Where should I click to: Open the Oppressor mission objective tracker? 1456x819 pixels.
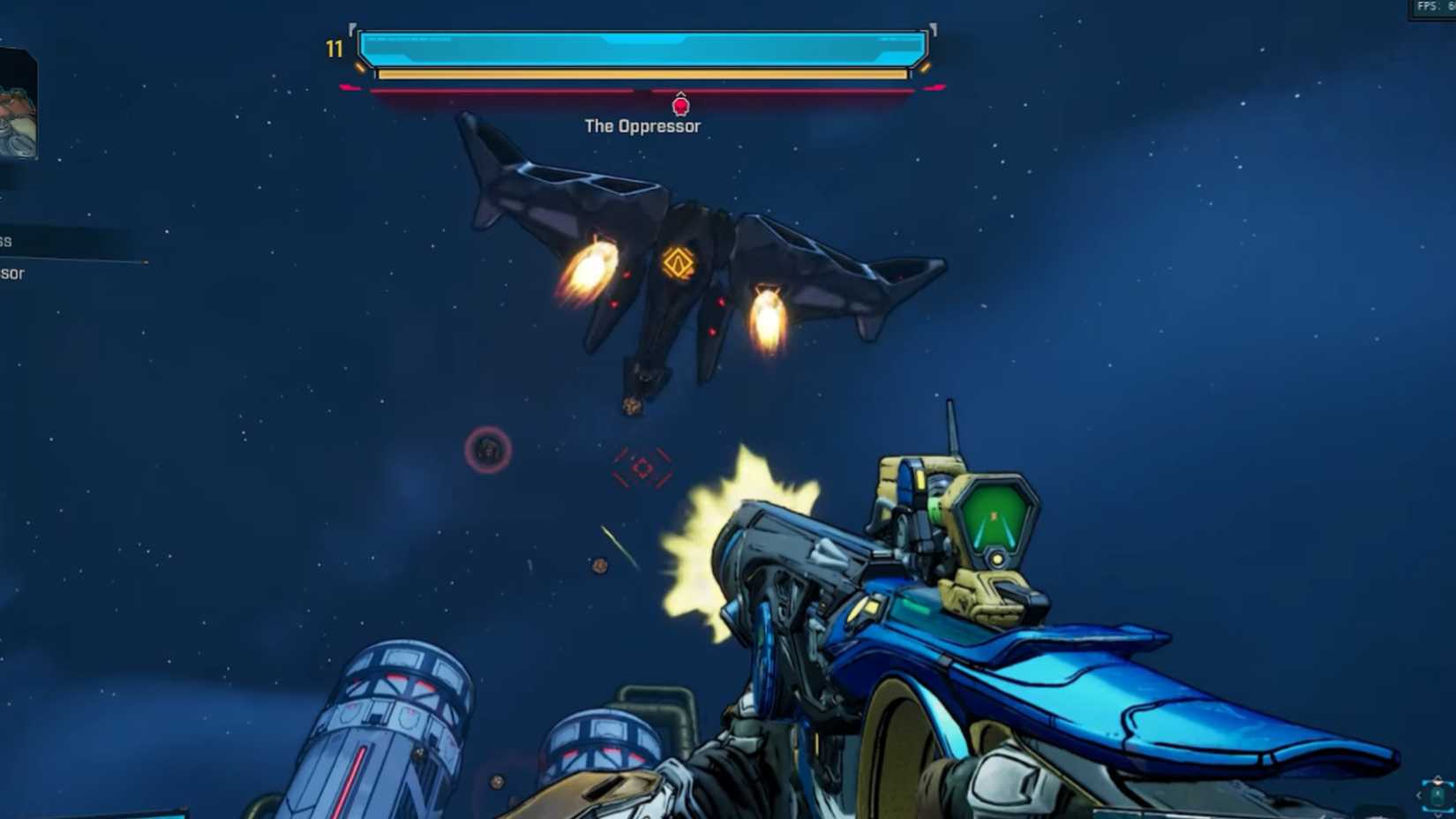tap(12, 274)
